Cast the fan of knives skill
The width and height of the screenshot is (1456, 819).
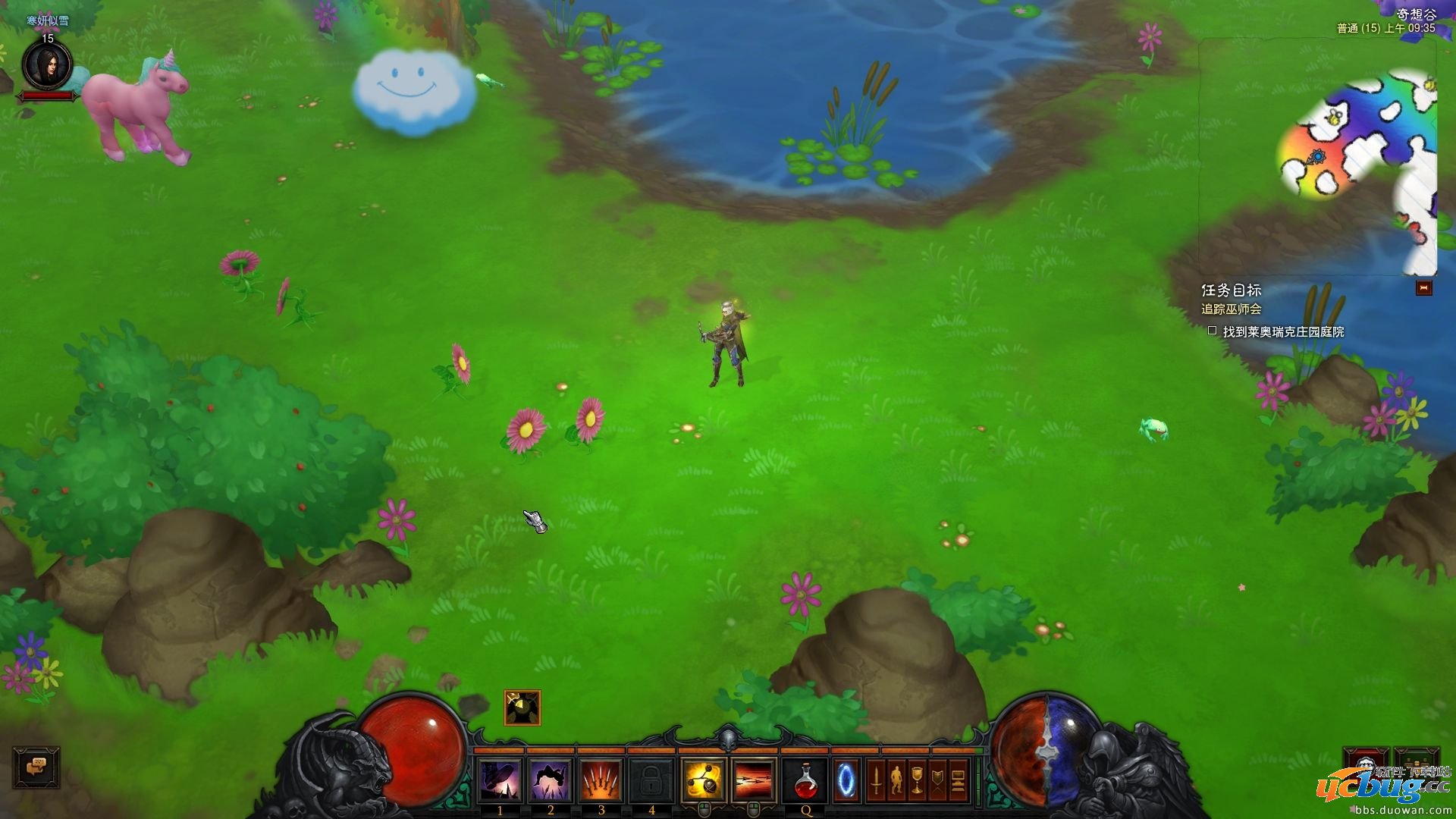601,780
